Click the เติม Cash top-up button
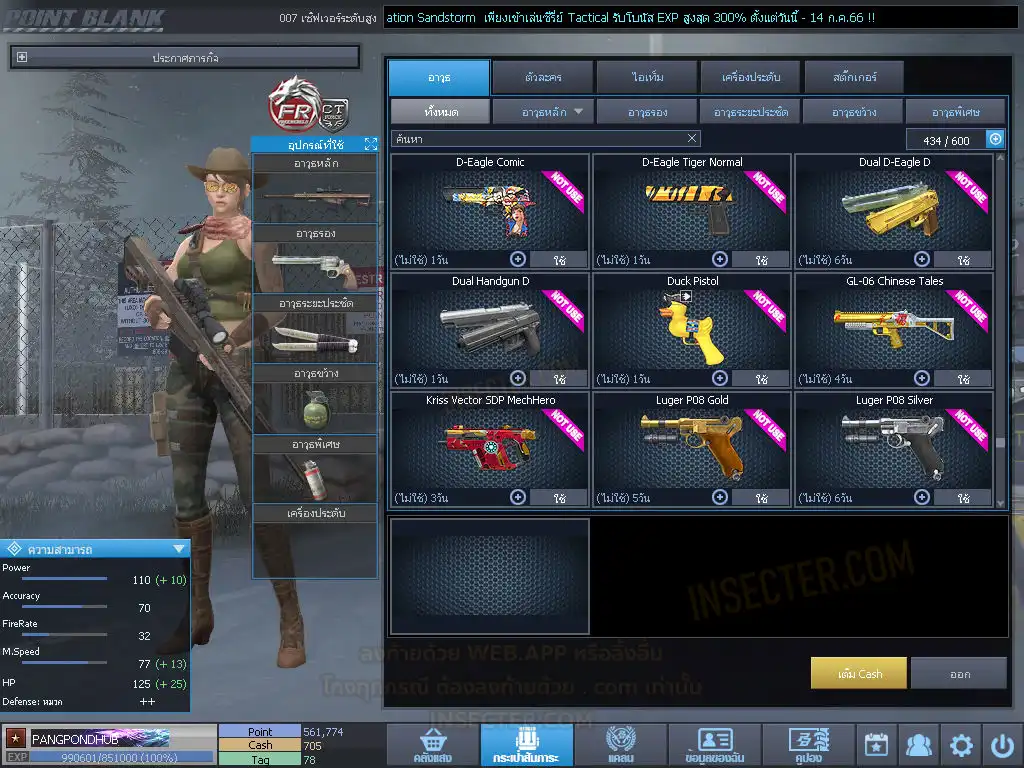Screen dimensions: 1024x768 click(859, 673)
